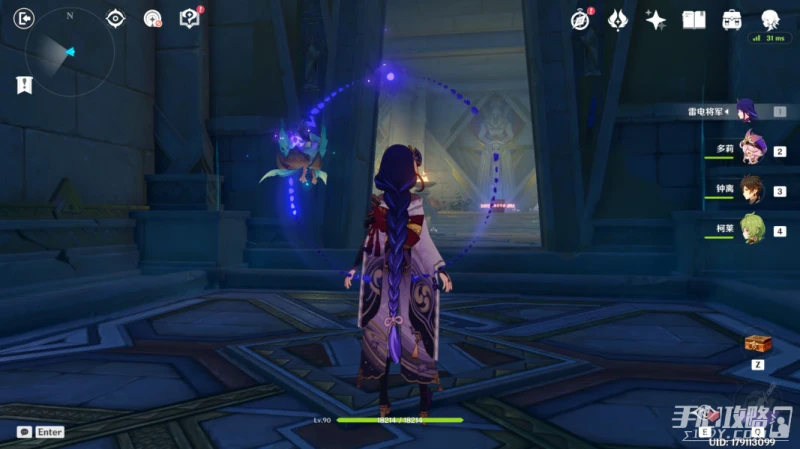Select party member 雷电将军

click(x=746, y=111)
